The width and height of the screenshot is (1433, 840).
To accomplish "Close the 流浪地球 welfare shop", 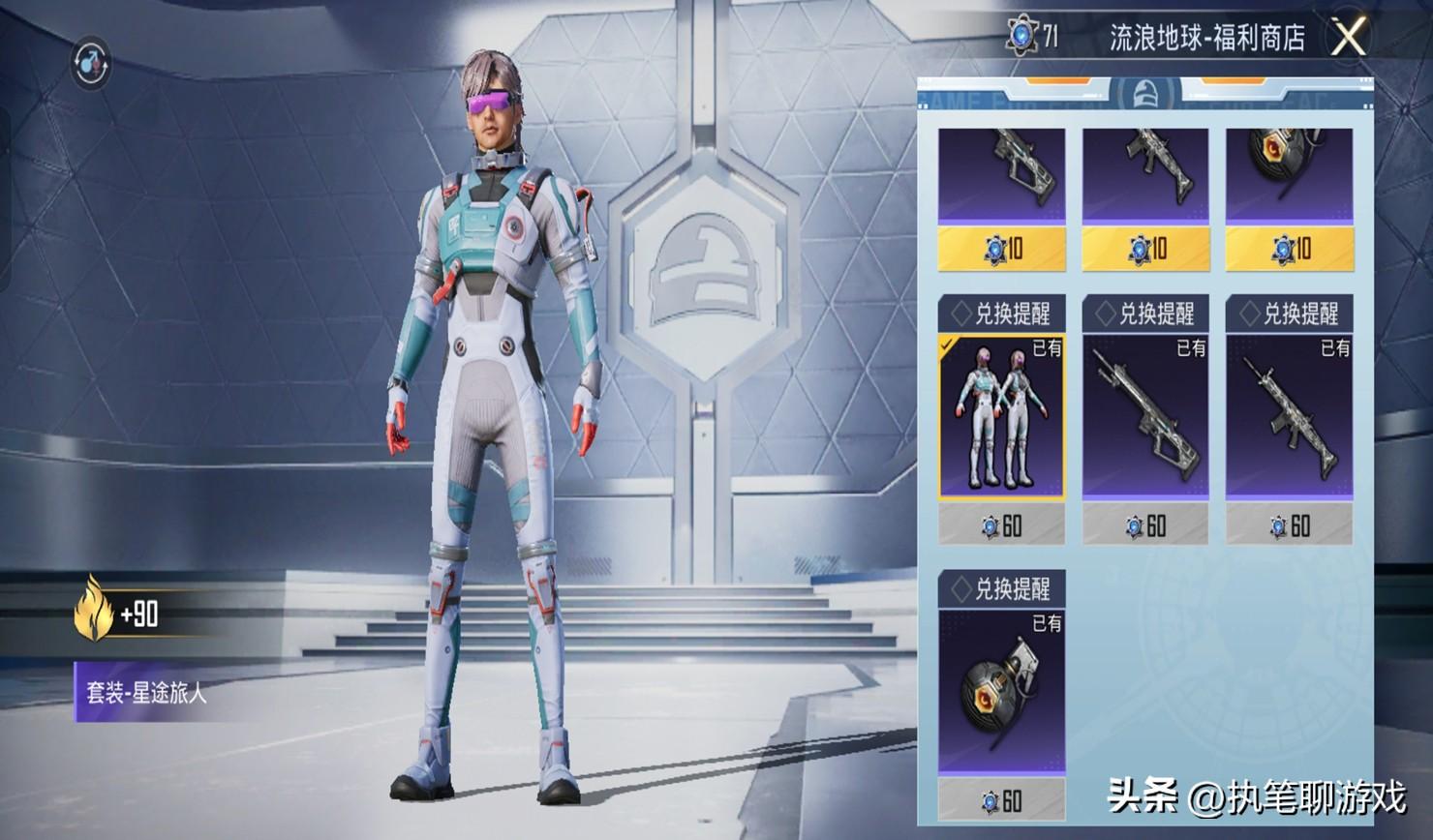I will click(1348, 38).
